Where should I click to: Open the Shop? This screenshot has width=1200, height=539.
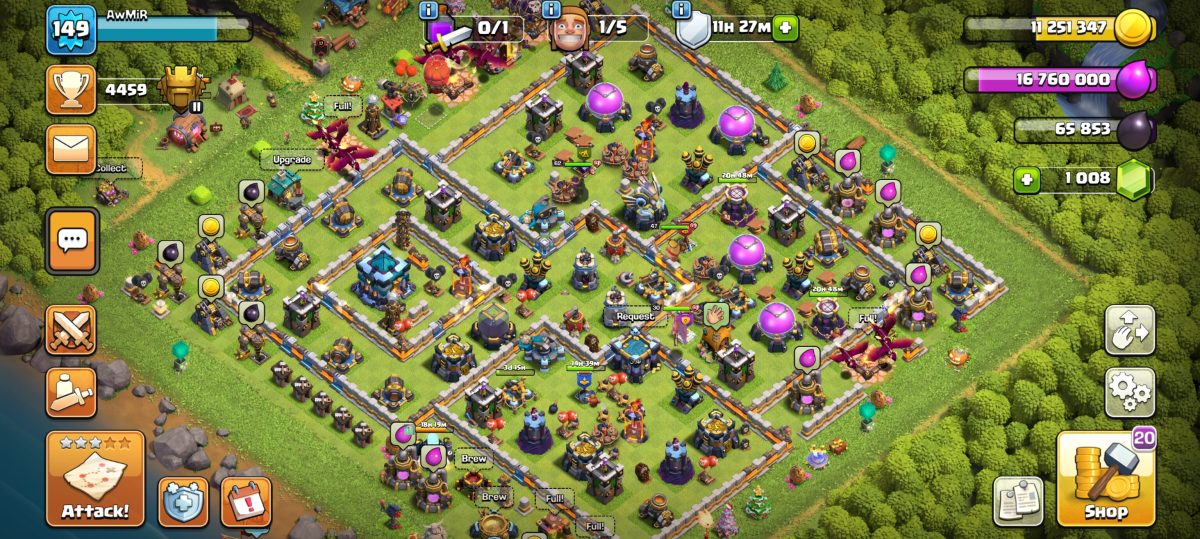point(1105,479)
